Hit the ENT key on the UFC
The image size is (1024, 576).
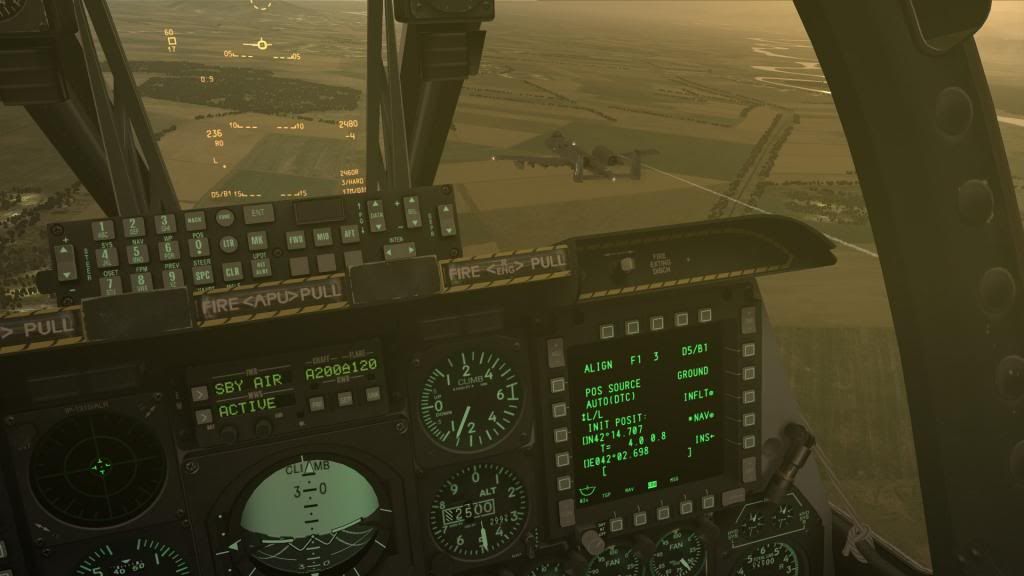point(258,213)
